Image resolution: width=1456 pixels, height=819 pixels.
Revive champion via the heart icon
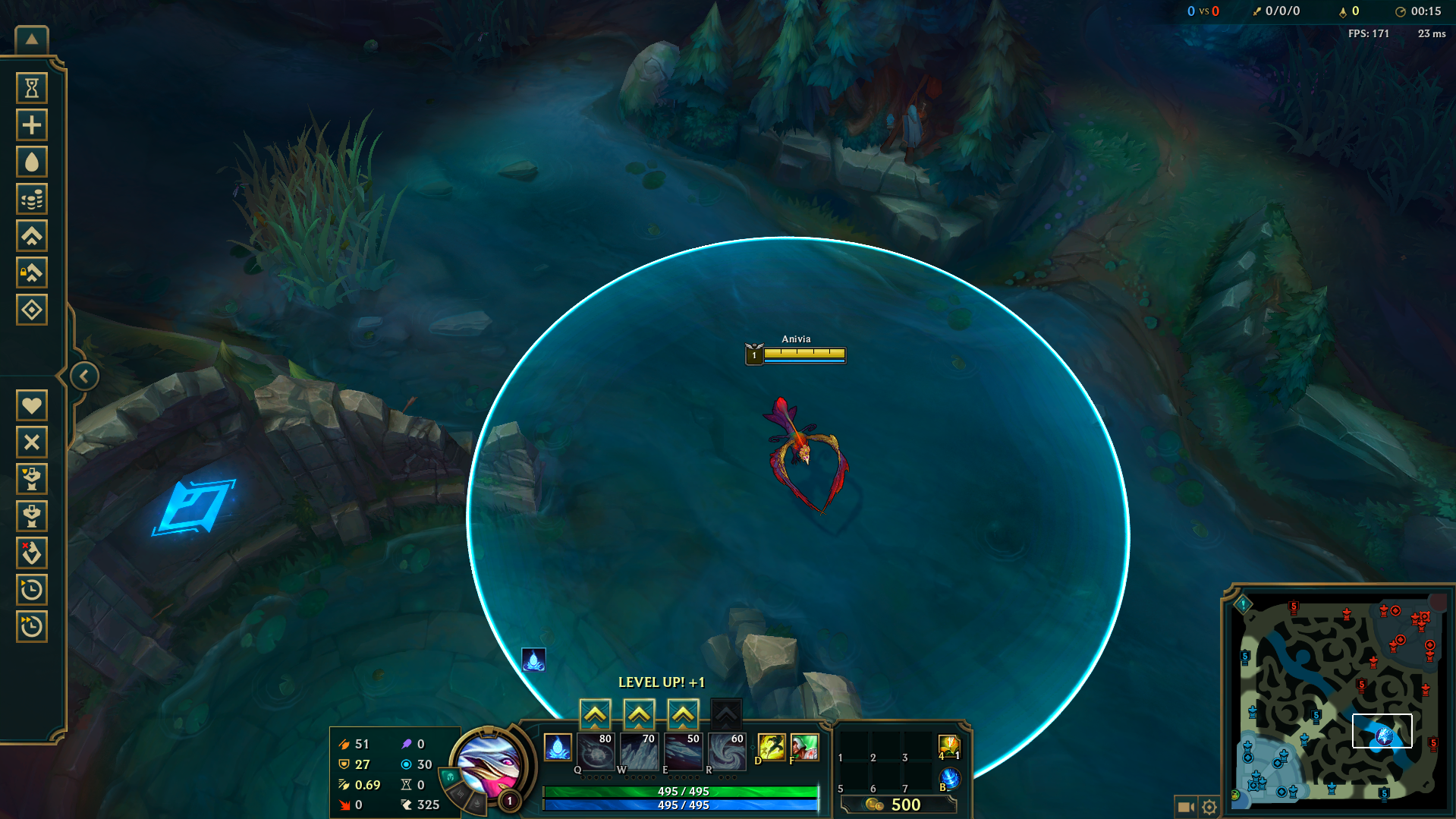[x=32, y=405]
